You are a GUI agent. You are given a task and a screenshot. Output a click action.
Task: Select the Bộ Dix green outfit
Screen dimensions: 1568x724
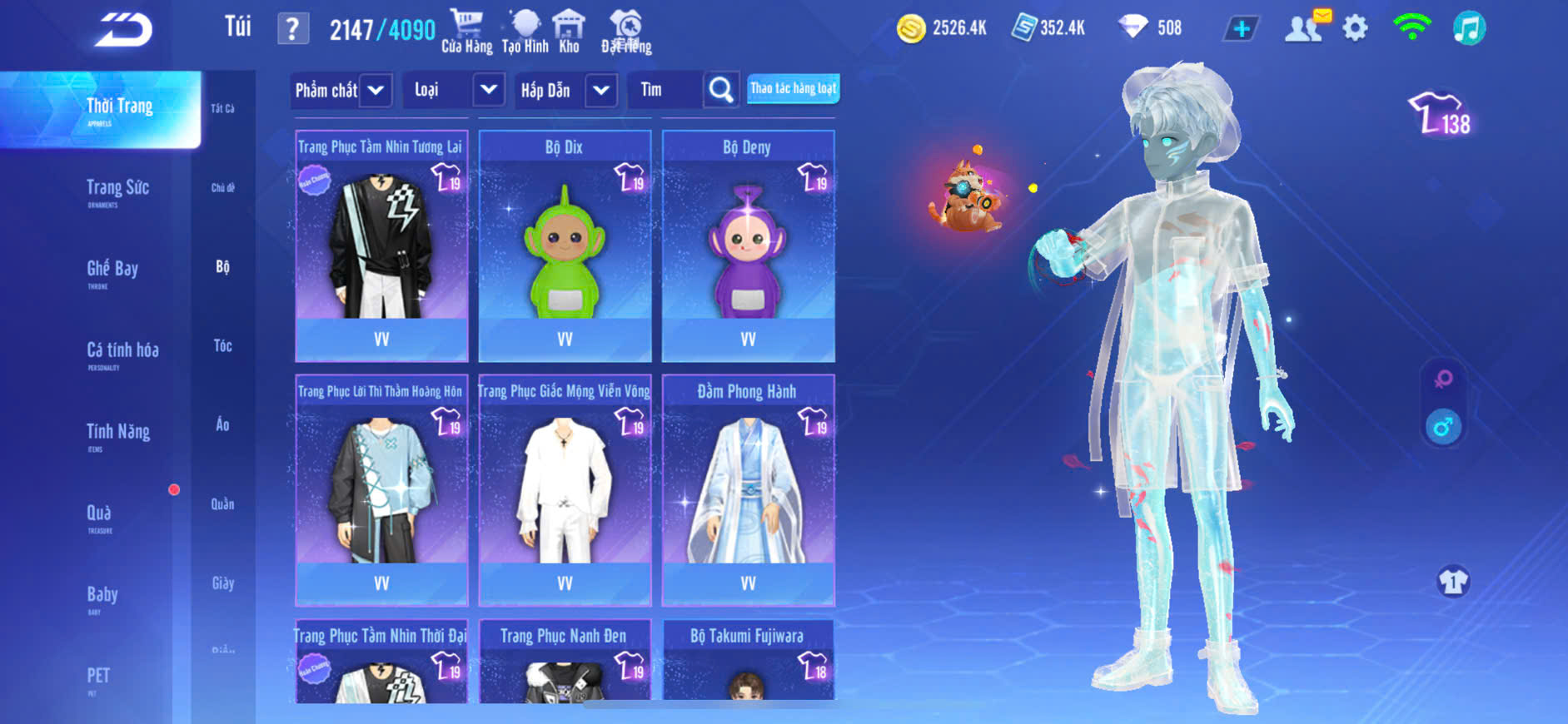tap(565, 245)
